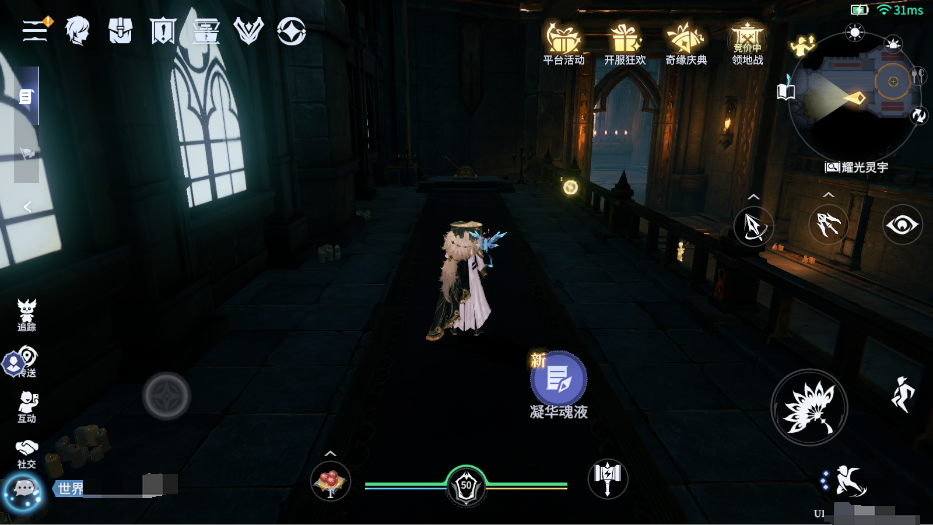This screenshot has width=933, height=525.
Task: Open the 社交 social handshake menu
Action: click(x=26, y=452)
